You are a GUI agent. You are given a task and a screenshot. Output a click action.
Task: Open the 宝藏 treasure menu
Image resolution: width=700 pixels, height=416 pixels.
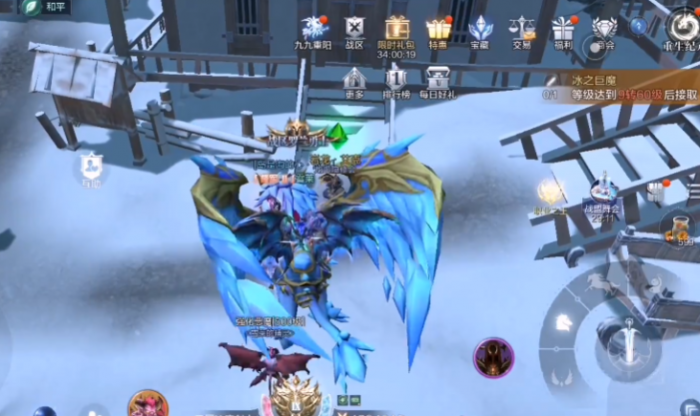click(480, 29)
